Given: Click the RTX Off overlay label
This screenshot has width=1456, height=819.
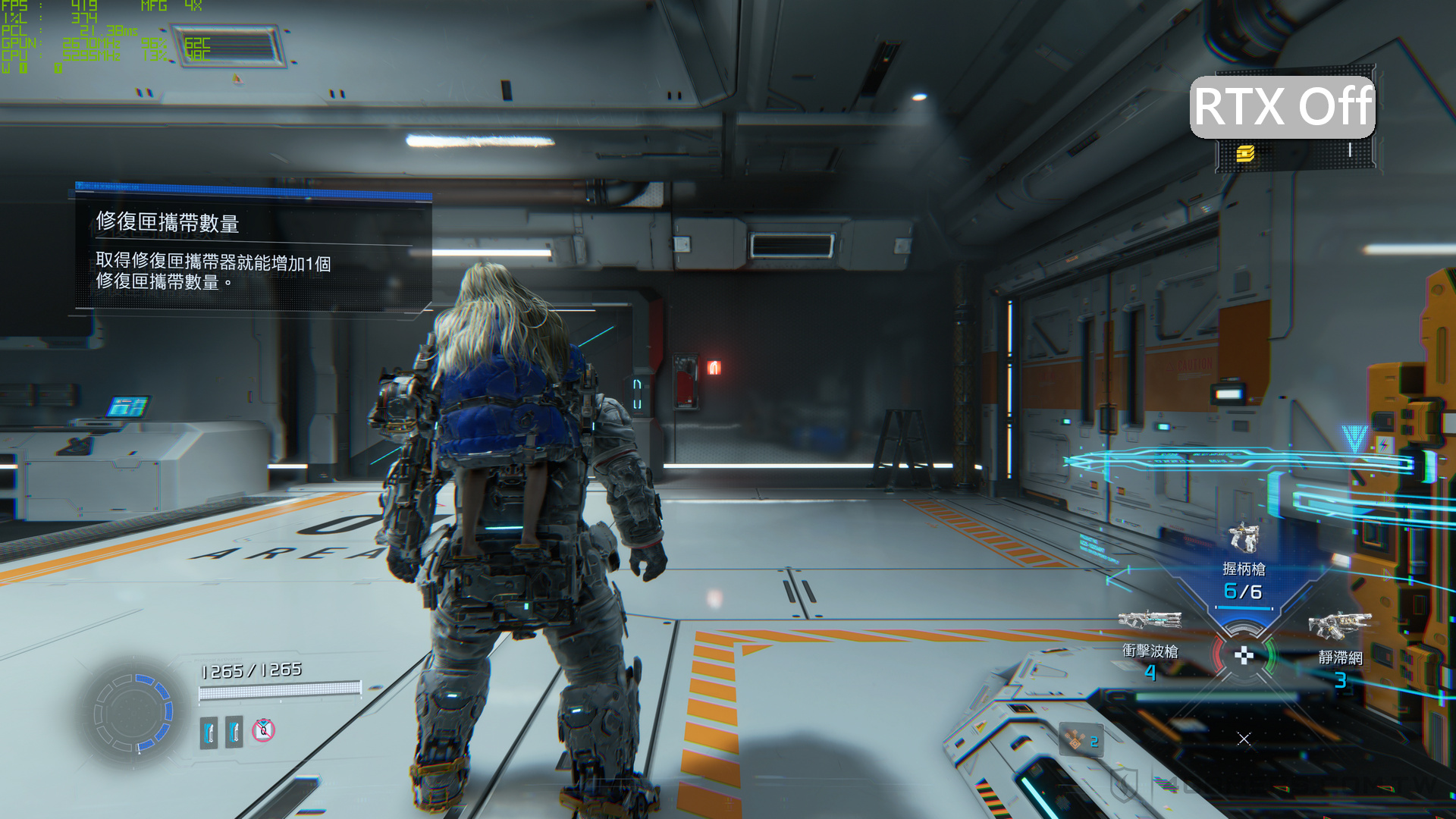Looking at the screenshot, I should tap(1282, 107).
